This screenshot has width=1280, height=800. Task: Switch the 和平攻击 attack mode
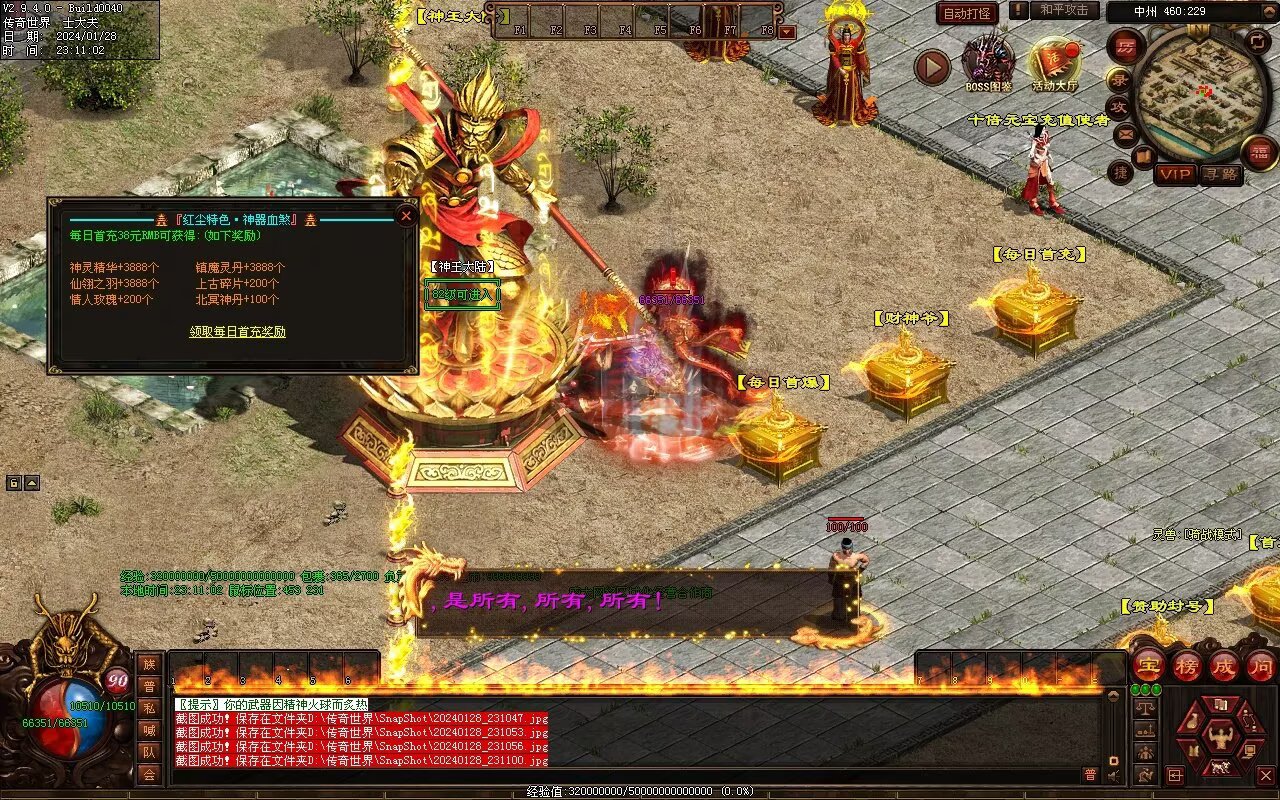click(1064, 11)
